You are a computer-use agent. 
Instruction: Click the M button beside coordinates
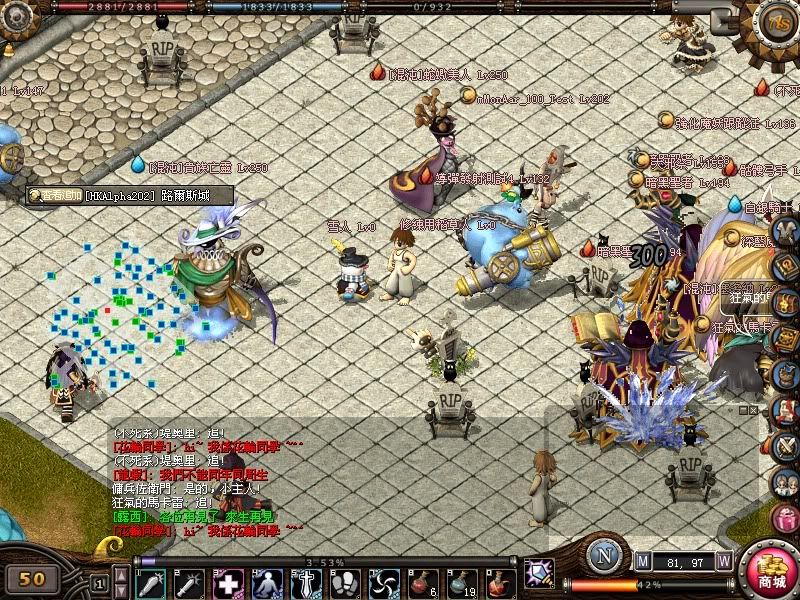[x=643, y=560]
